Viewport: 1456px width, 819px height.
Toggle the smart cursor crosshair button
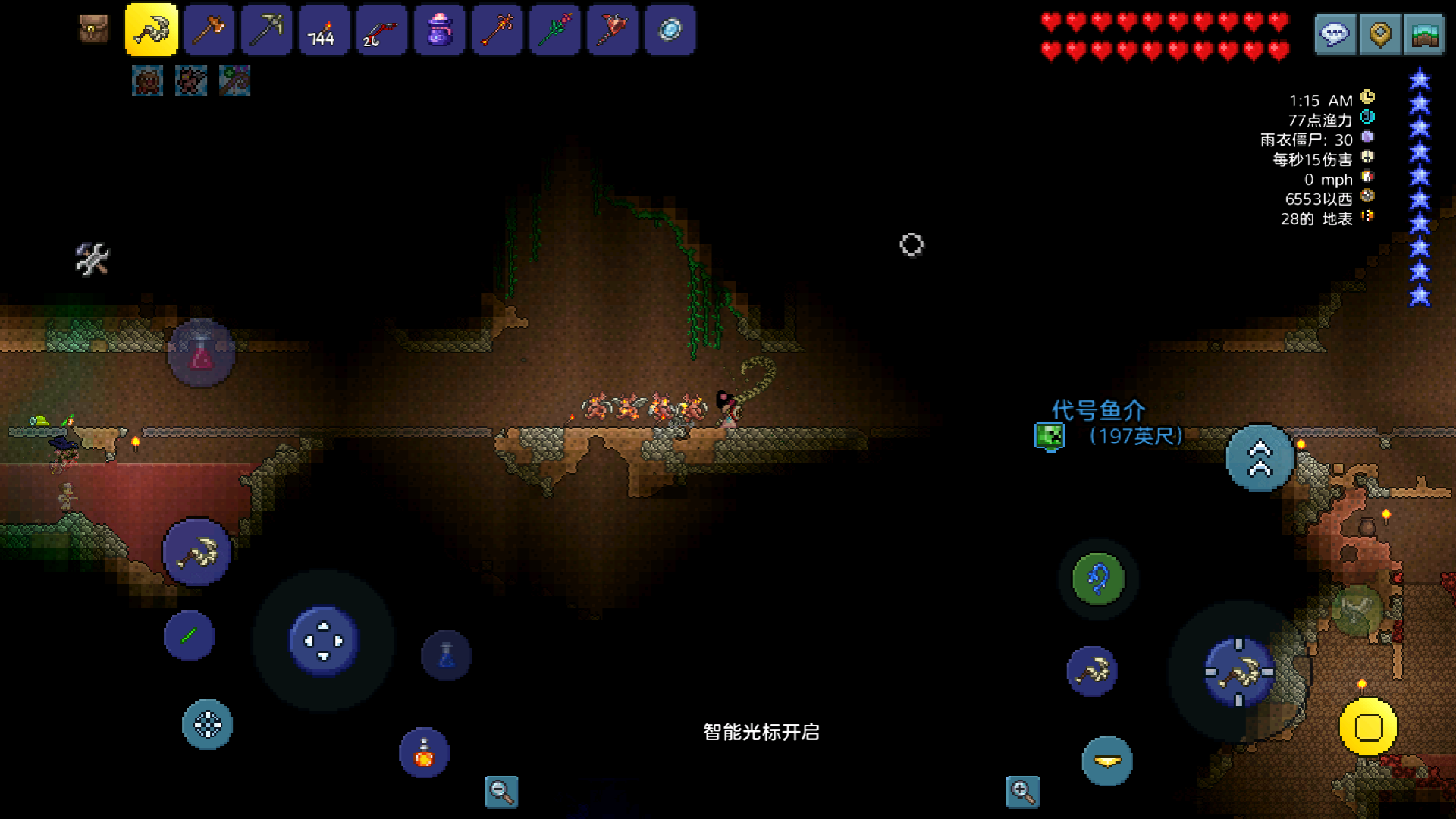click(x=207, y=725)
